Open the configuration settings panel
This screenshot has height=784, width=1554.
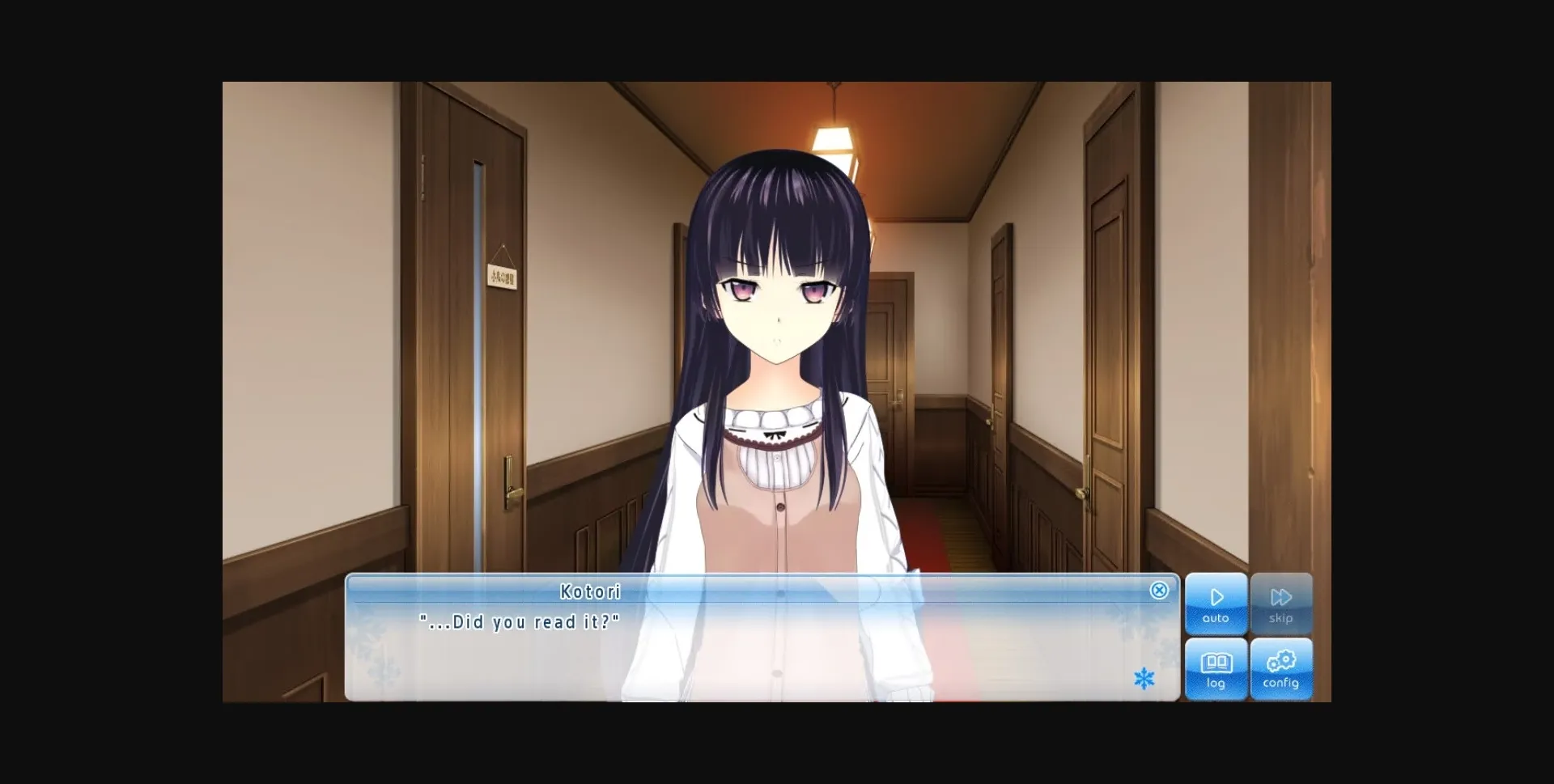point(1282,669)
